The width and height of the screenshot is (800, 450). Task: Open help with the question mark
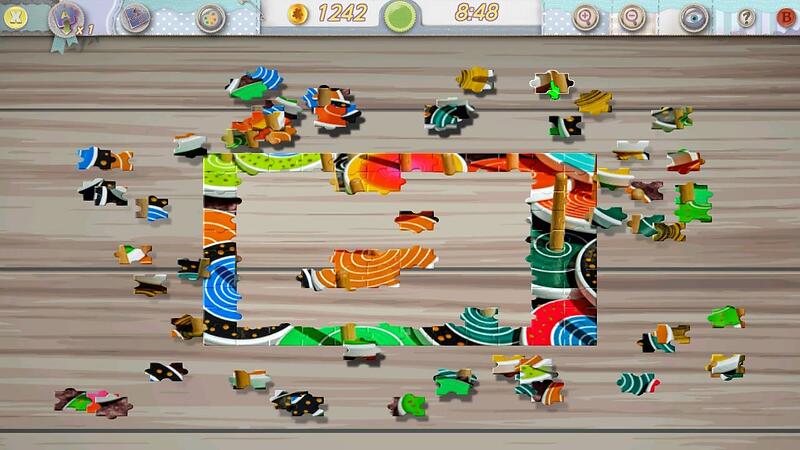[x=745, y=16]
